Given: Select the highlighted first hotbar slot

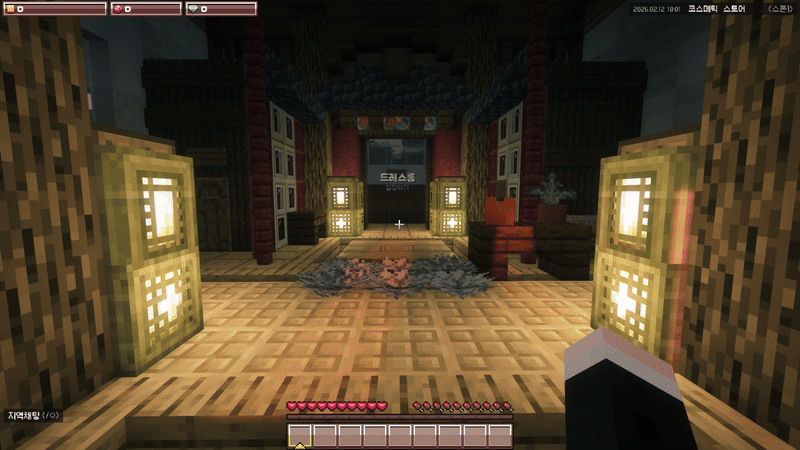Looking at the screenshot, I should click(x=300, y=436).
